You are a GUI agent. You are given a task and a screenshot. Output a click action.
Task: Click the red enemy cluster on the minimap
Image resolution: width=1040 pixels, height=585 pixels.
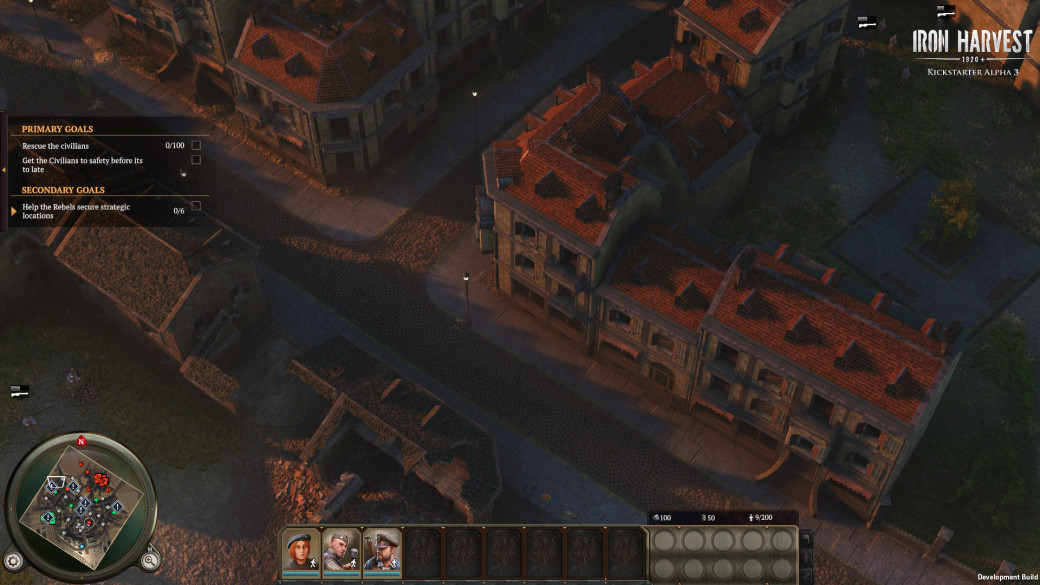101,481
